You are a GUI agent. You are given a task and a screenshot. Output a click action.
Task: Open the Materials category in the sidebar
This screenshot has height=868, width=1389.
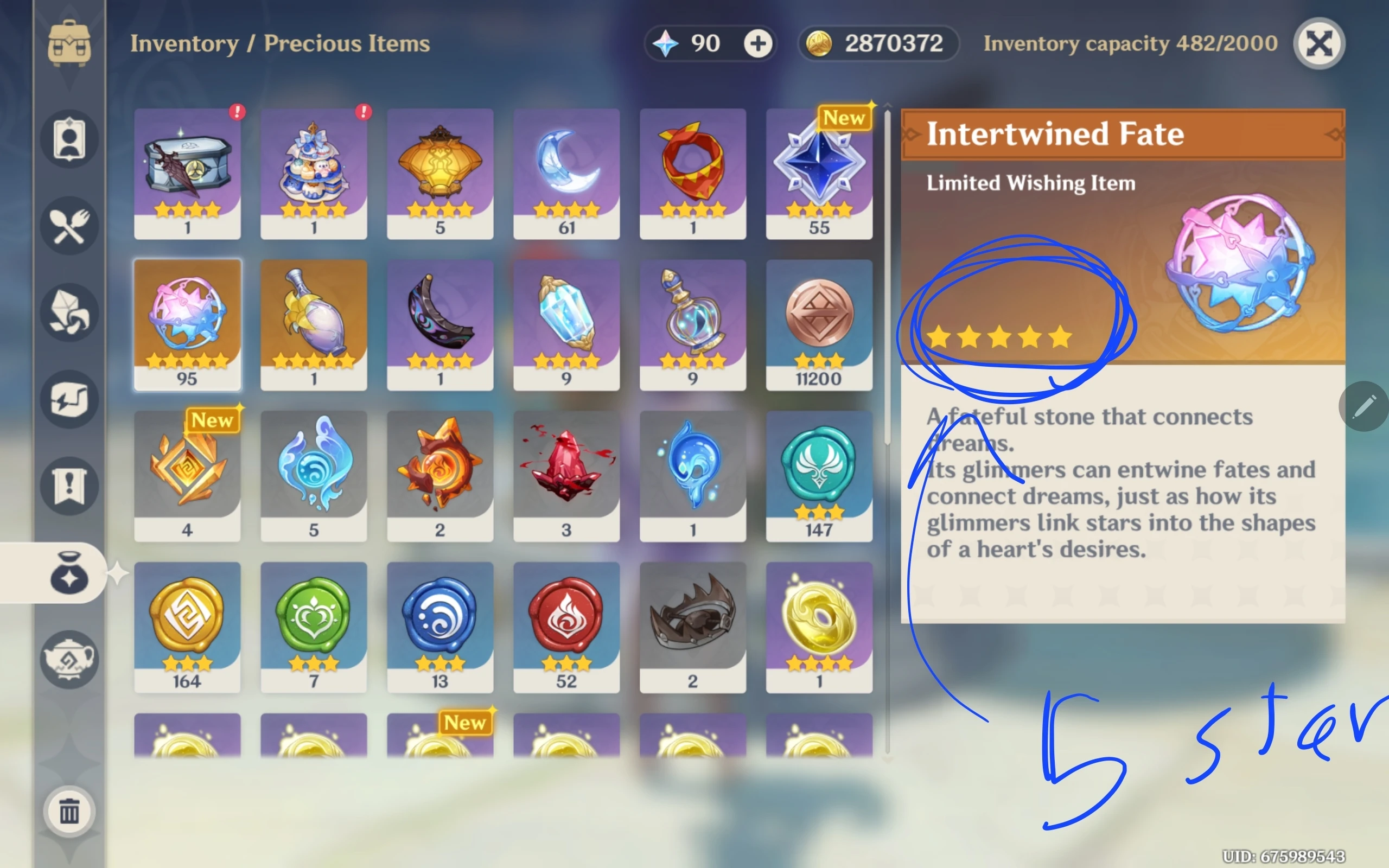tap(70, 312)
